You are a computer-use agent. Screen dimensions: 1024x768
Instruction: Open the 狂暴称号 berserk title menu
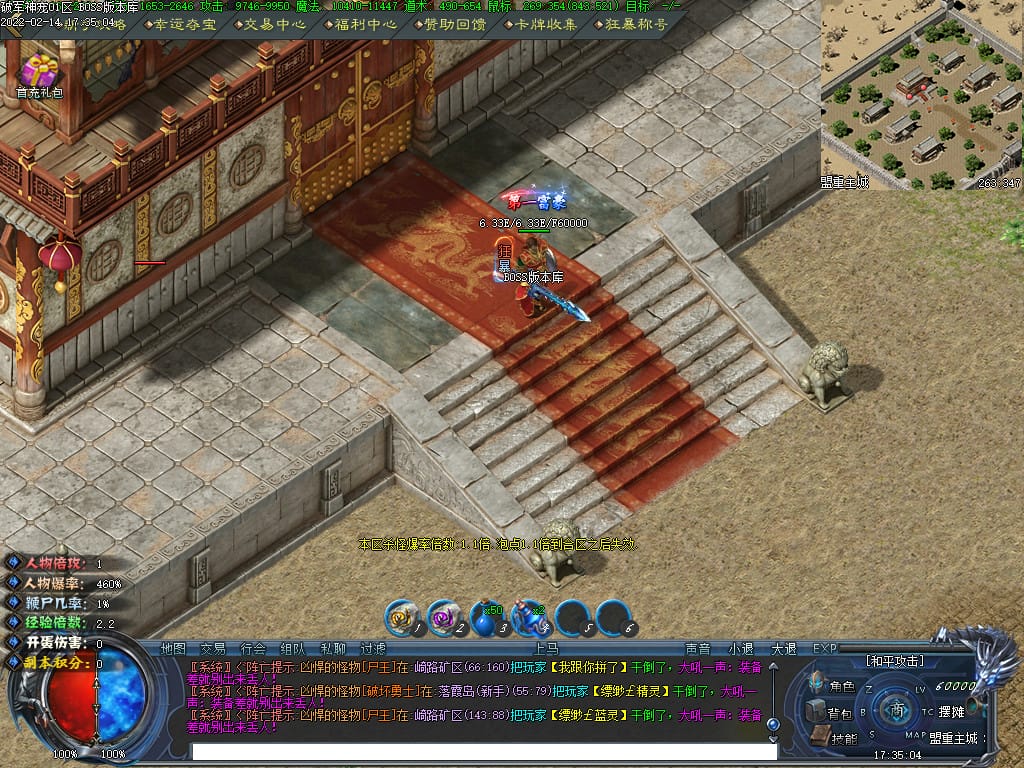[x=634, y=25]
